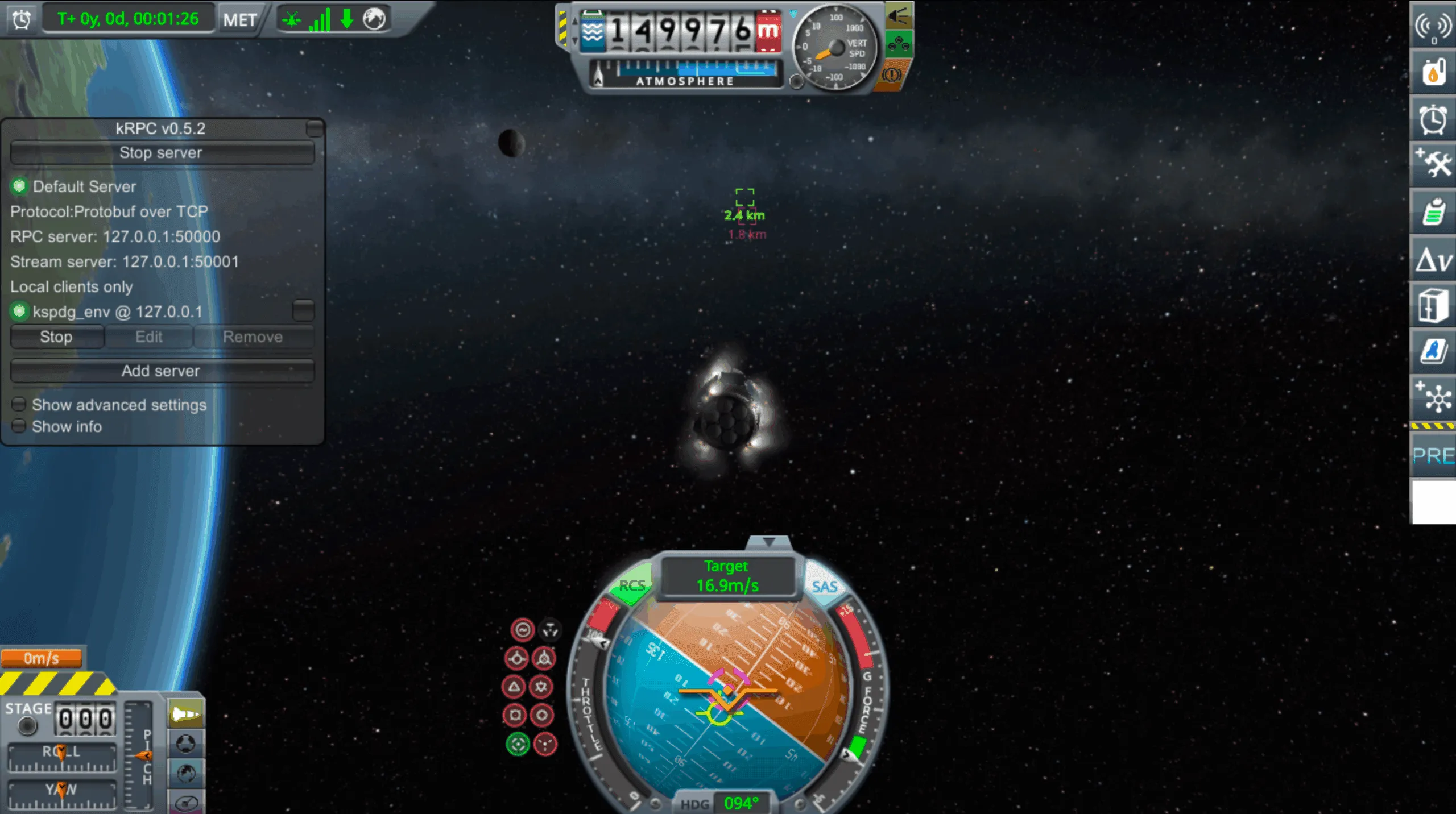Close the kRPC window
1456x814 pixels.
point(314,128)
